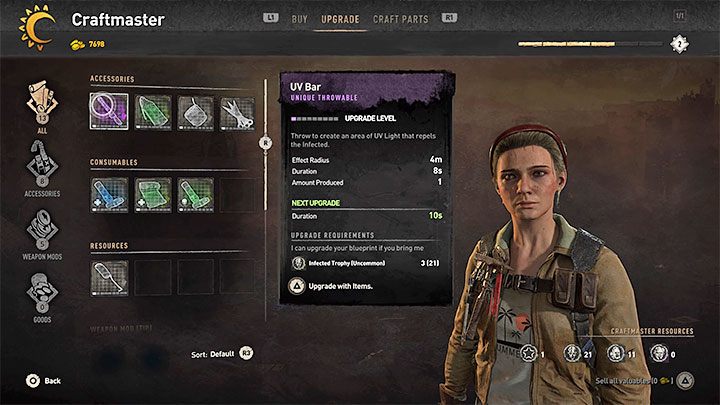Screen dimensions: 720x405
Task: Pick the third consumable blueprint slot
Action: [x=195, y=194]
